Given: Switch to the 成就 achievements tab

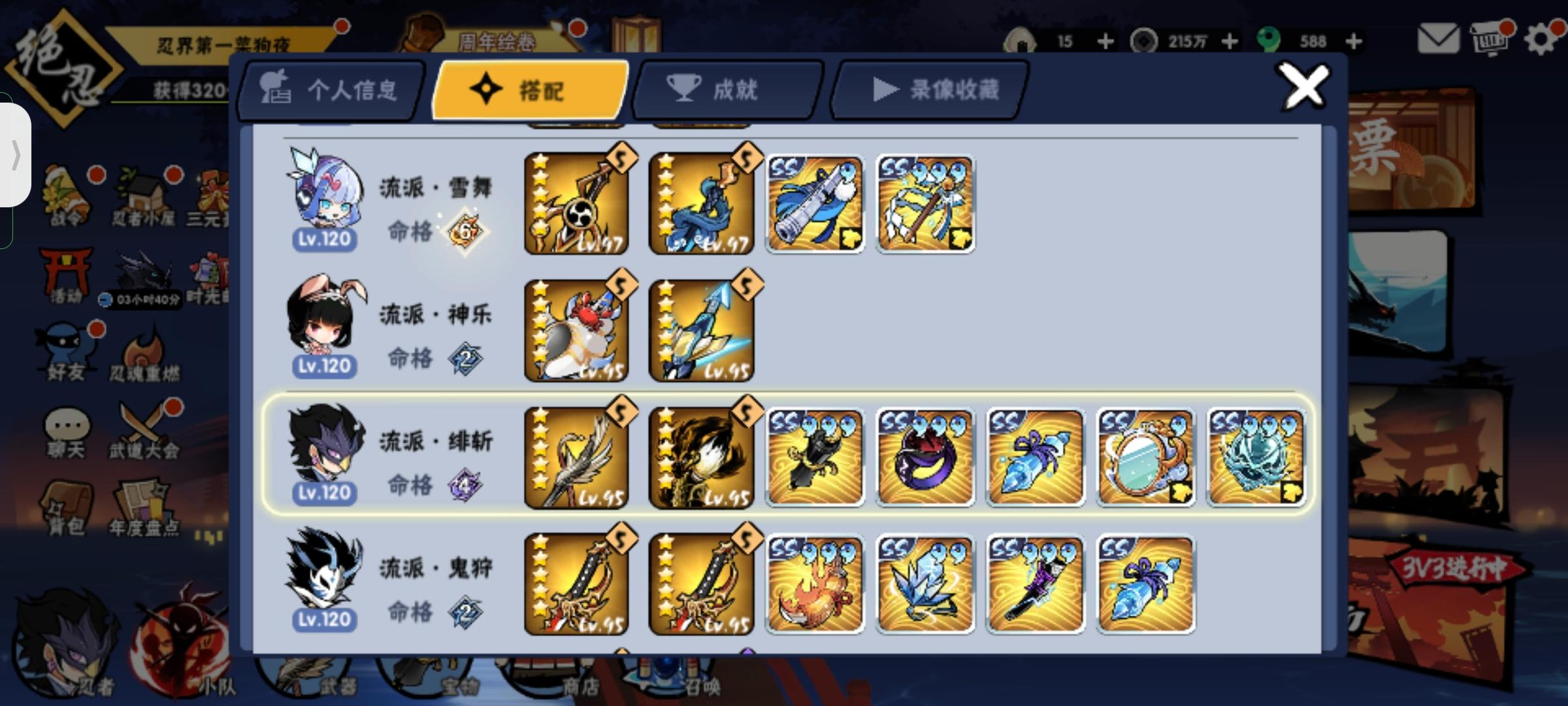Looking at the screenshot, I should click(x=725, y=90).
